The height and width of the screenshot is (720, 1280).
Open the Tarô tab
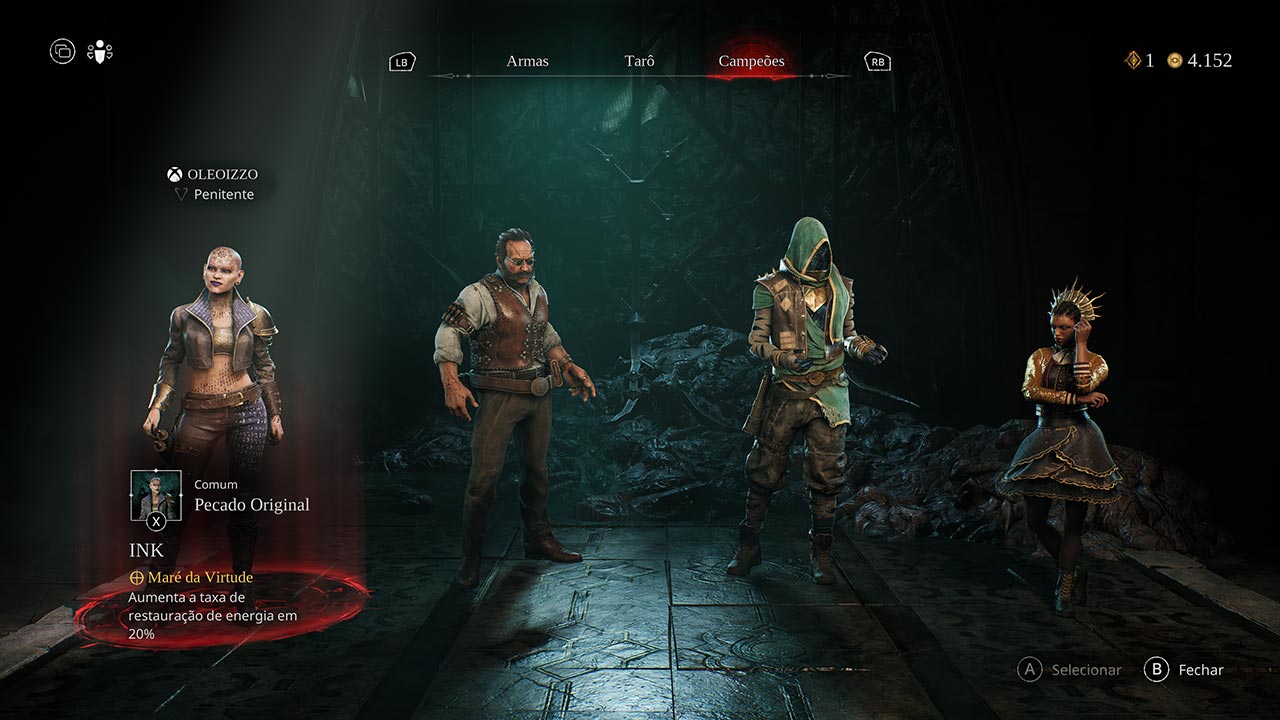[x=639, y=61]
